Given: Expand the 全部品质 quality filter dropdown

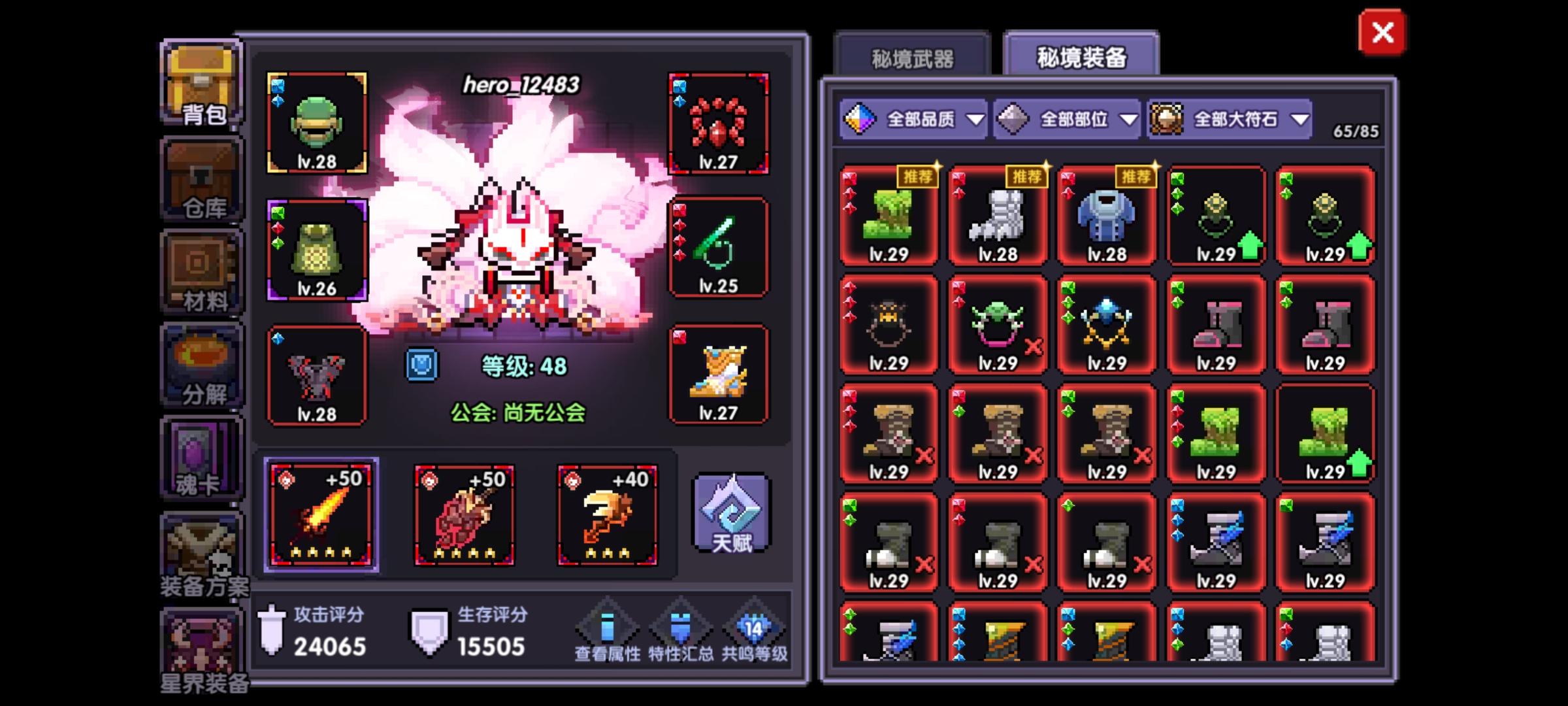Looking at the screenshot, I should (x=915, y=119).
